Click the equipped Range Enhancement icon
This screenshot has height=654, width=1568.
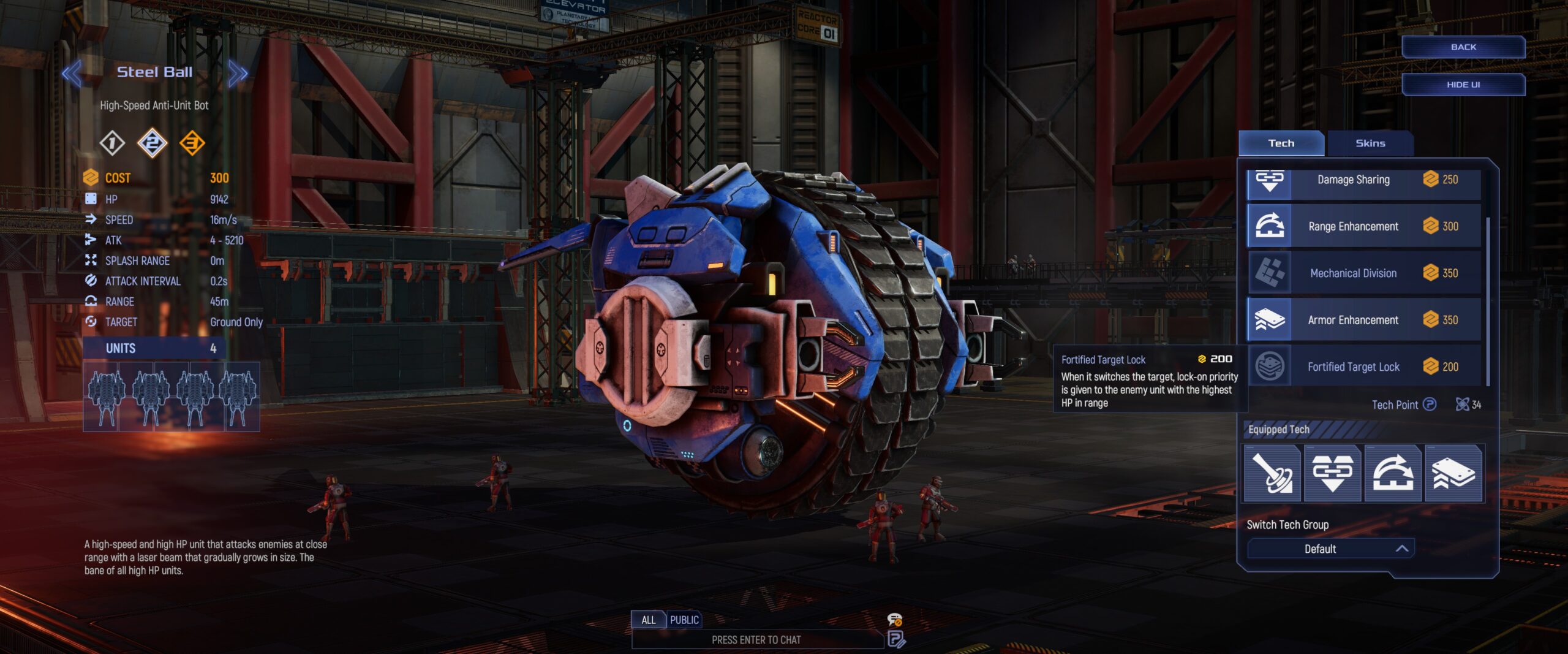click(1393, 474)
